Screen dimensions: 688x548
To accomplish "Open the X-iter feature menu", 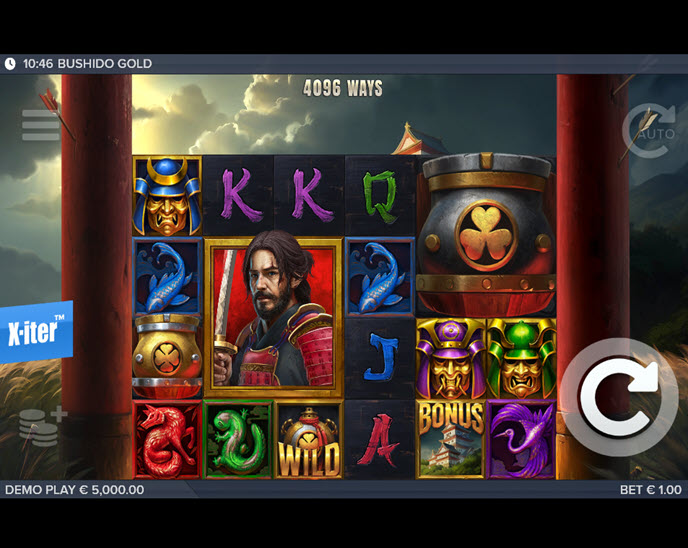I will [37, 331].
